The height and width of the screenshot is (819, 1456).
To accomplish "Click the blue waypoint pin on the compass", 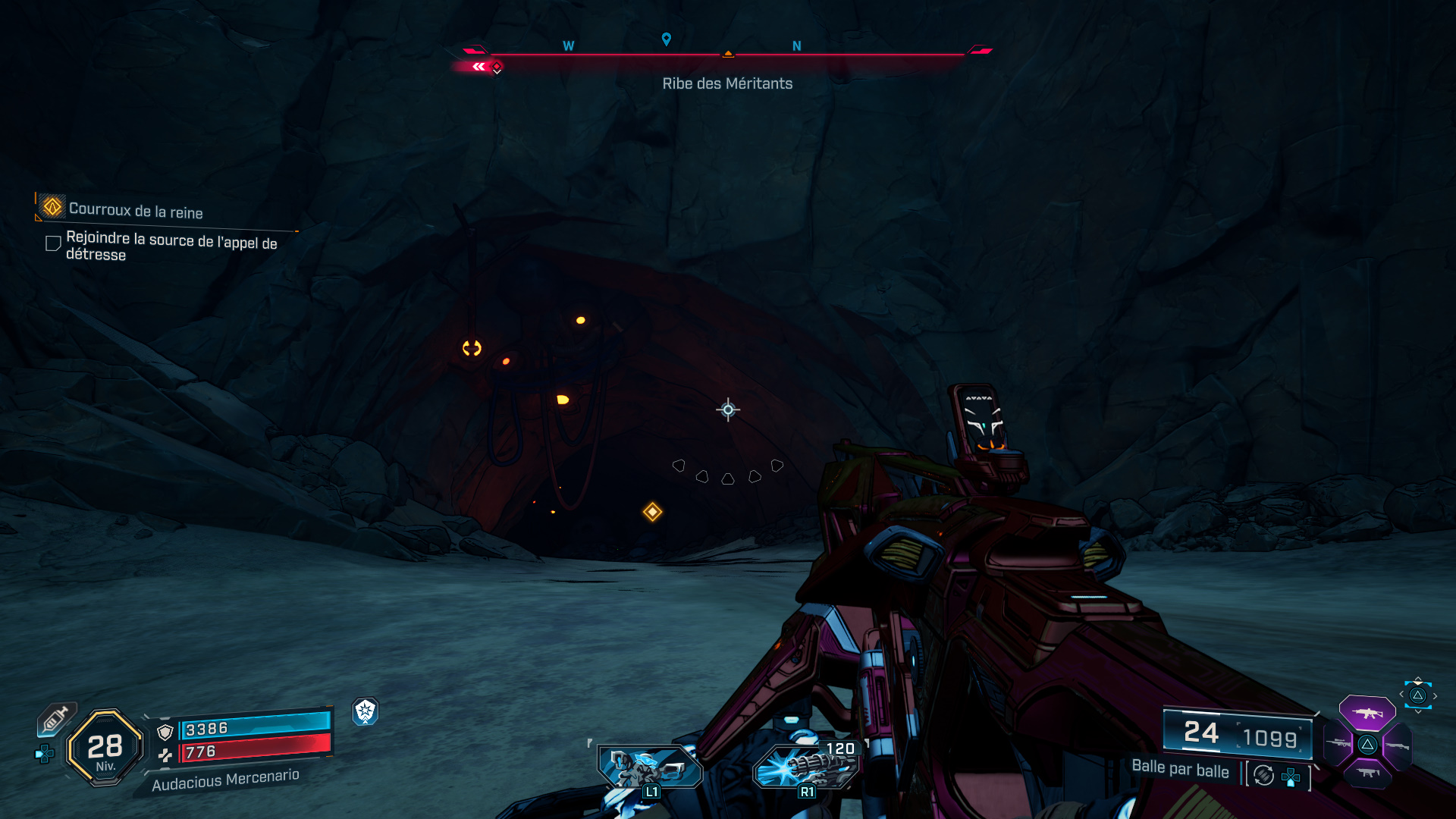I will (x=666, y=39).
